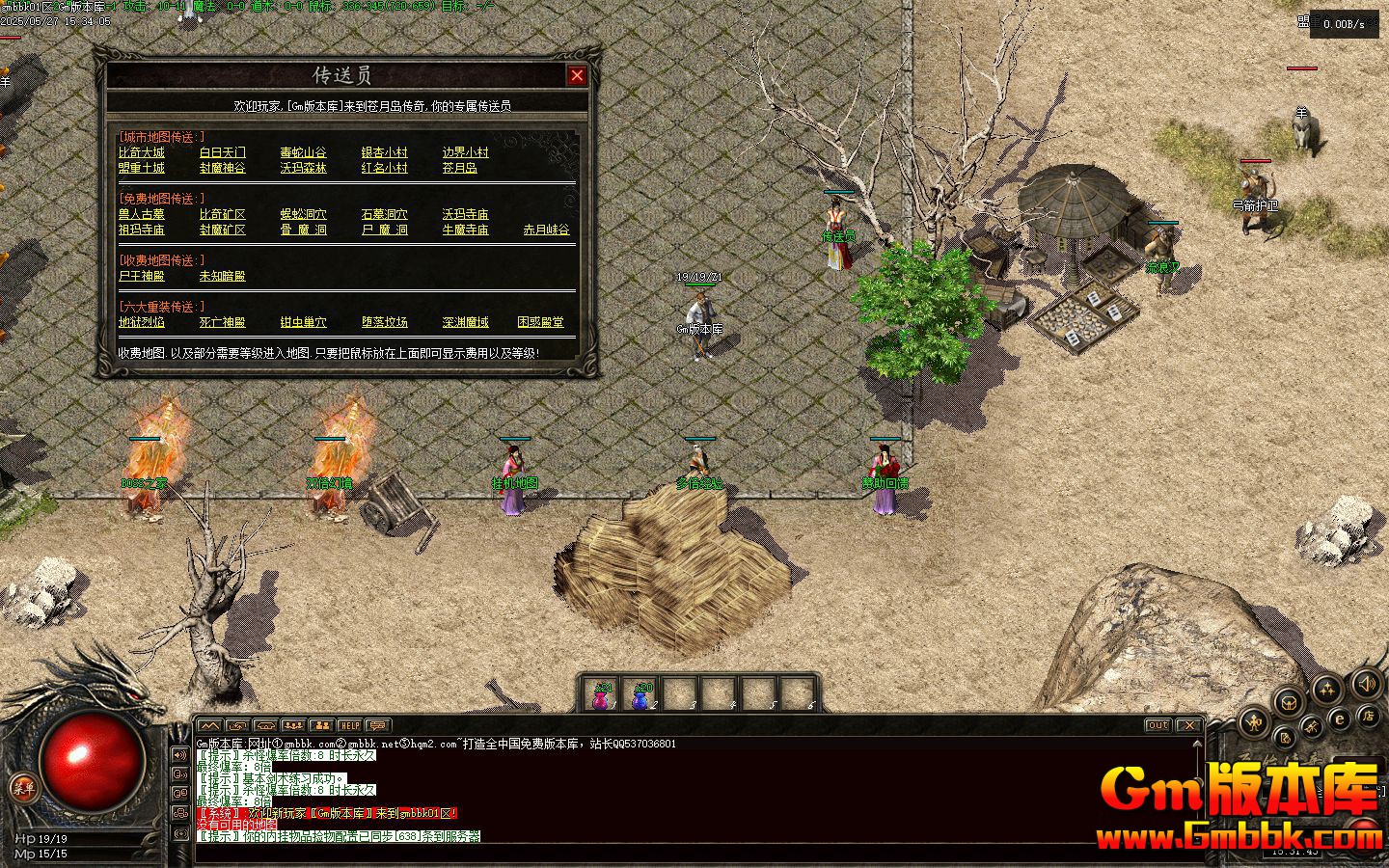The width and height of the screenshot is (1389, 868).
Task: Use the red potion in hotbar
Action: [x=602, y=697]
